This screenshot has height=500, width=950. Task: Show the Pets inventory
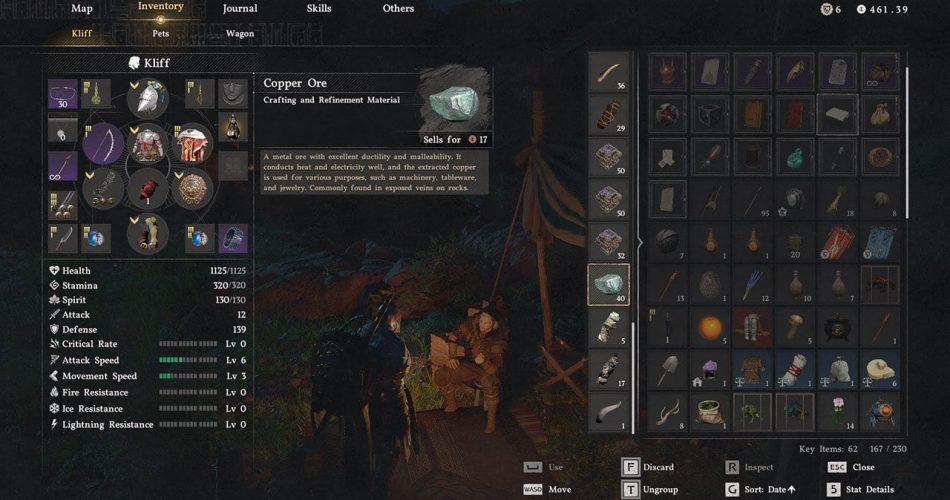click(160, 33)
